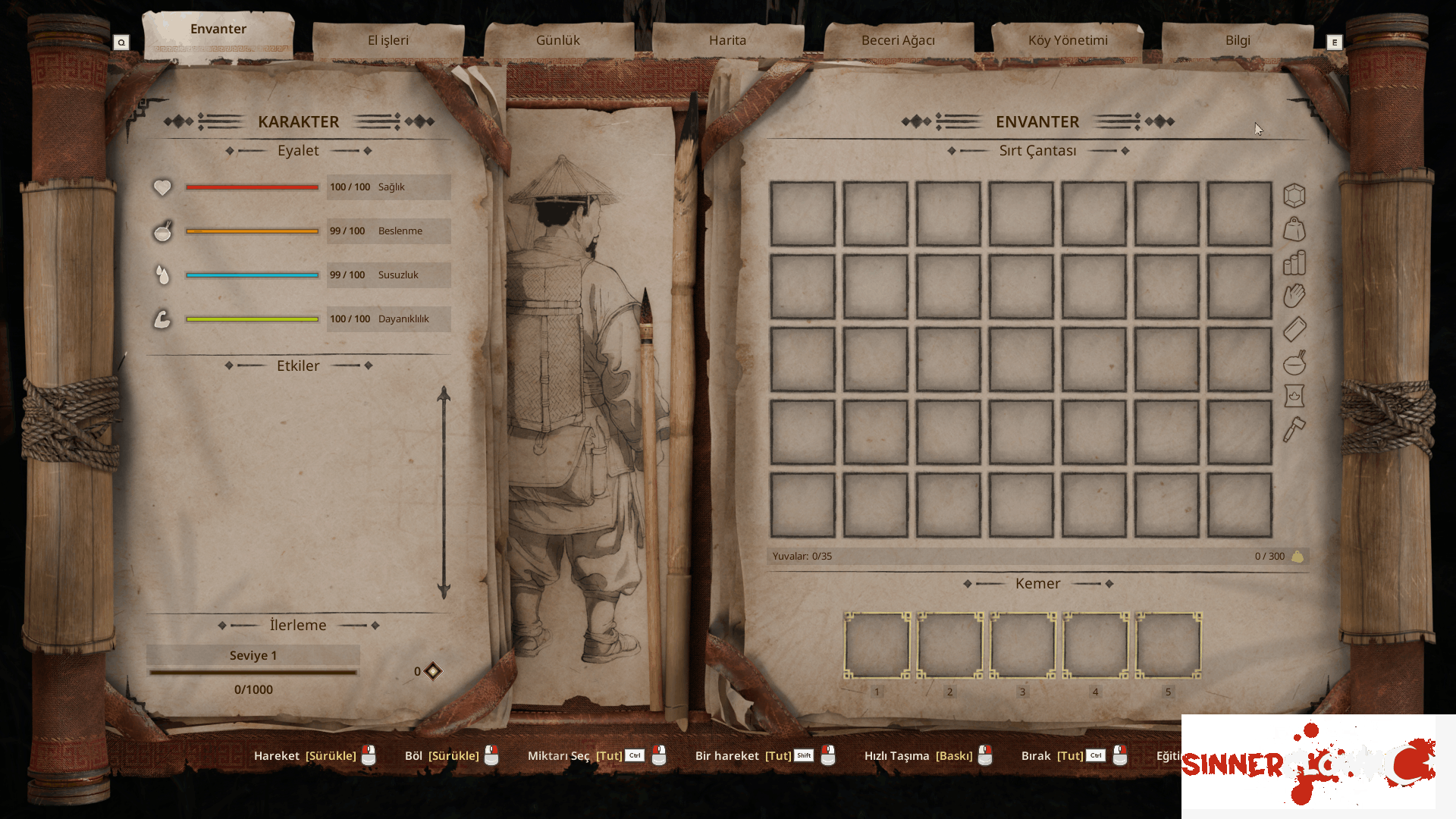Click the Dayanıklılık stamina icon

point(162,318)
